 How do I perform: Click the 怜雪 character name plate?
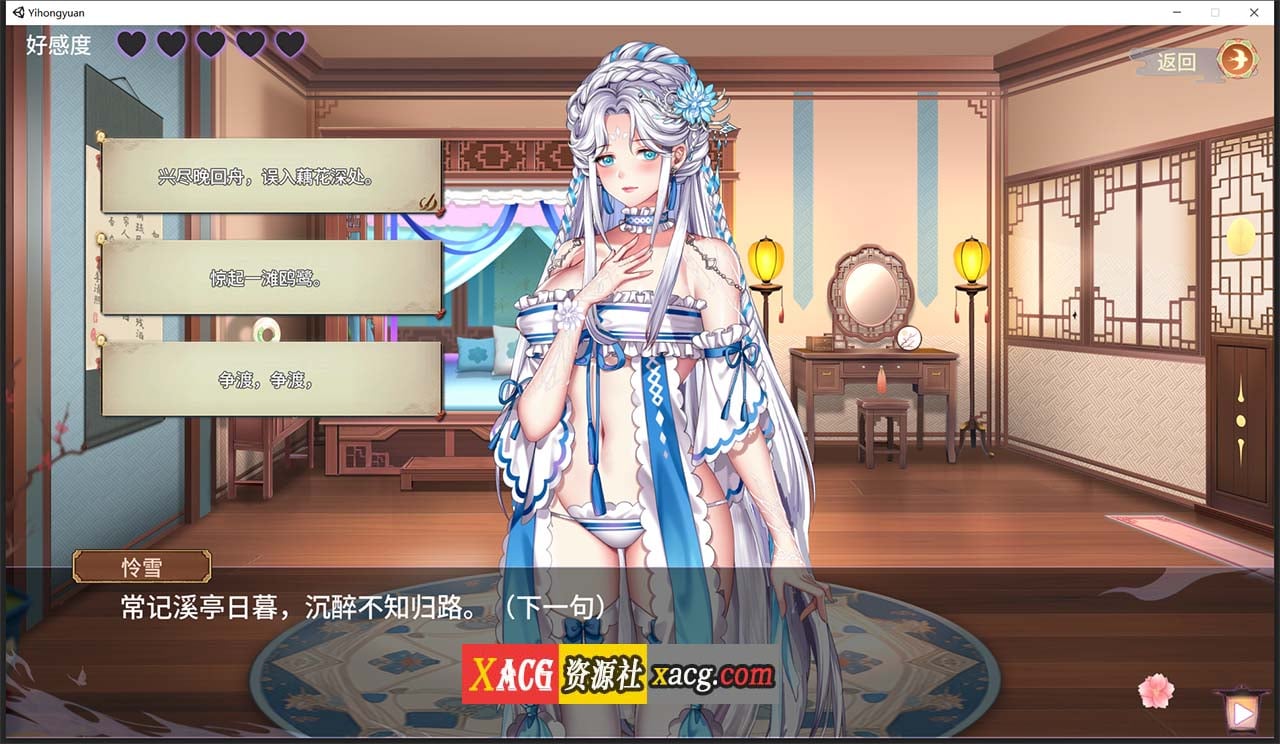[141, 566]
